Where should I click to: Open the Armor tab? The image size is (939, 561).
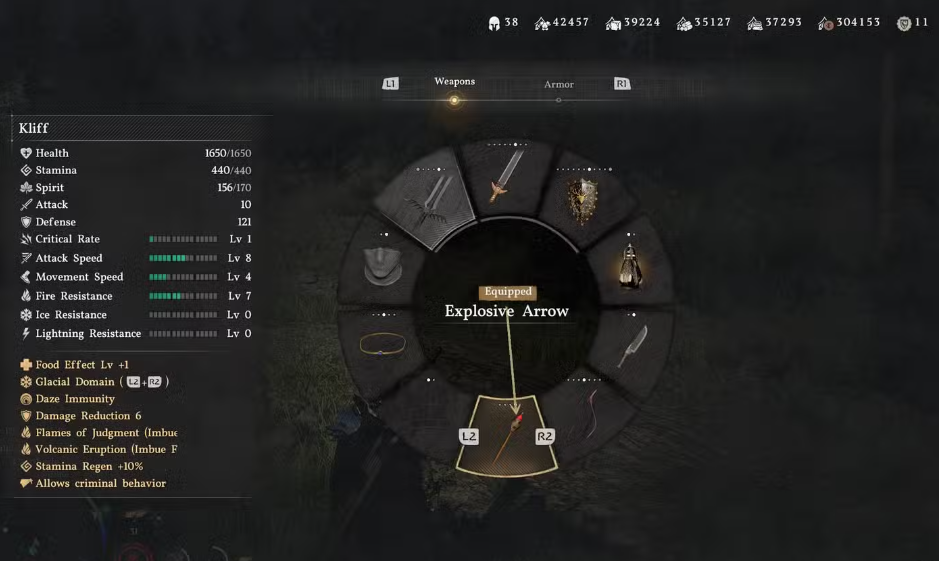559,85
